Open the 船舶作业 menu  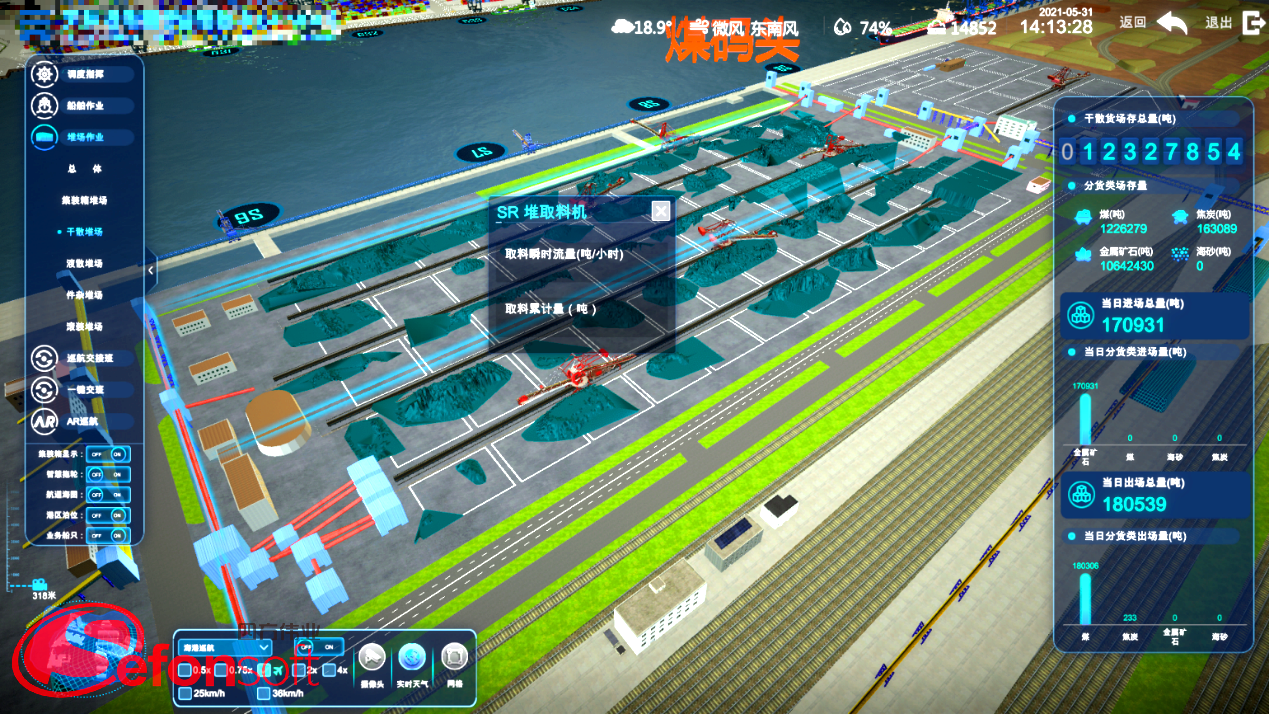point(84,105)
